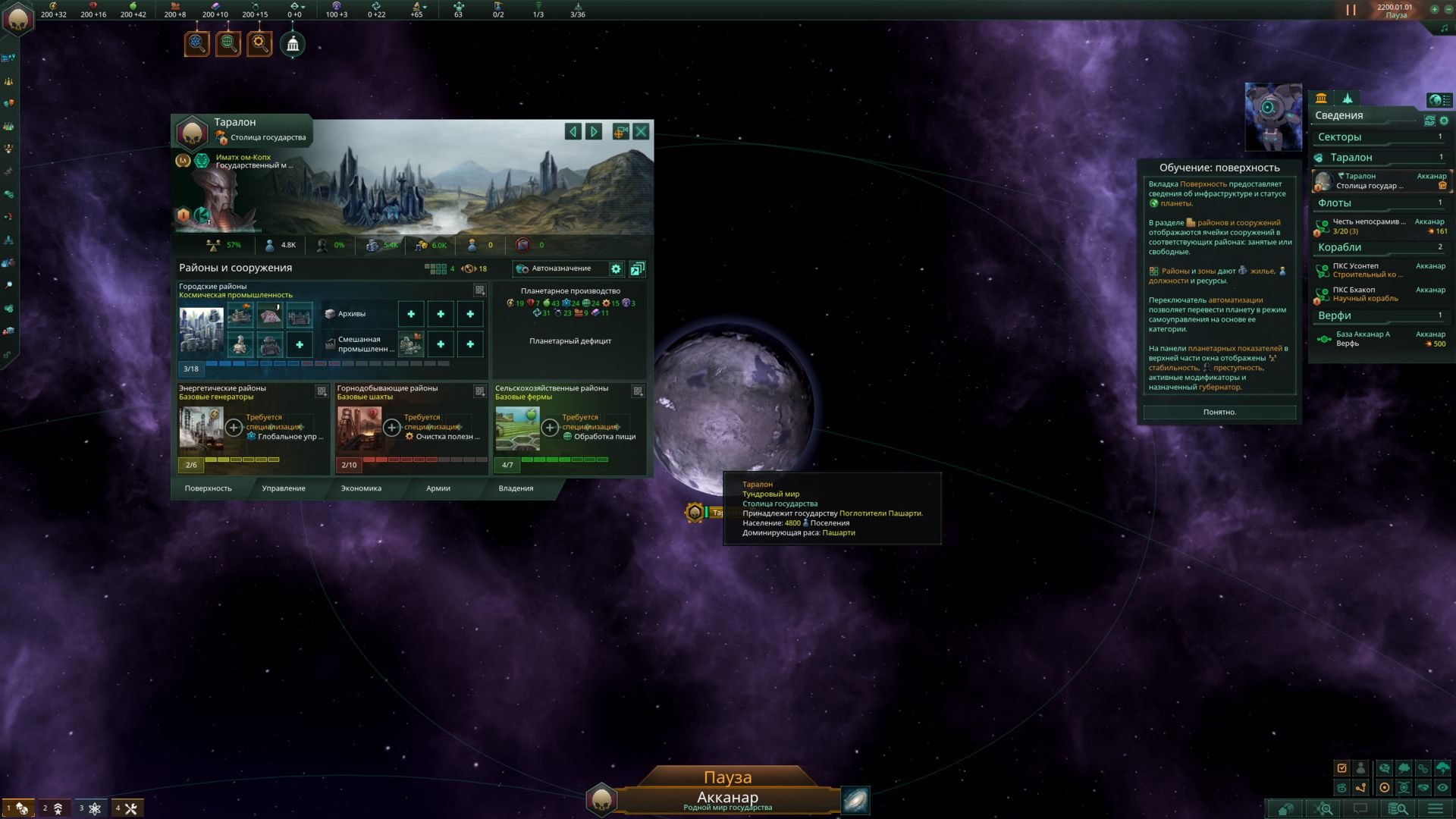
Task: Open the Поверхность tab
Action: [x=208, y=488]
